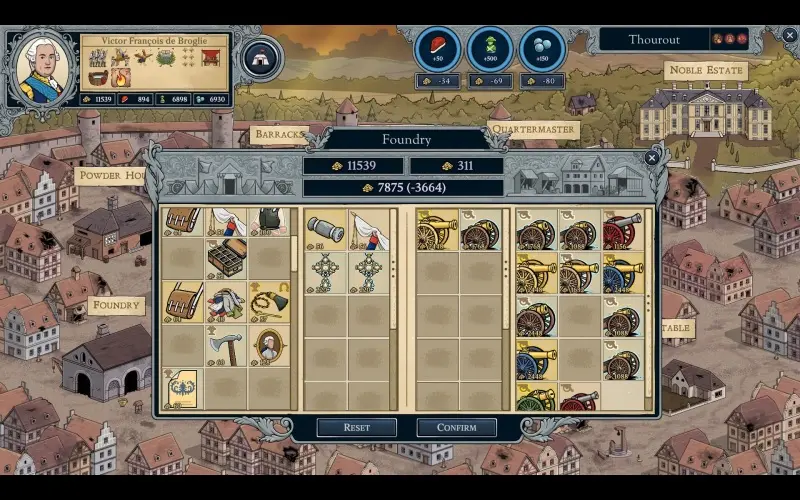The width and height of the screenshot is (800, 500).
Task: Pick the axe item slot
Action: 226,344
